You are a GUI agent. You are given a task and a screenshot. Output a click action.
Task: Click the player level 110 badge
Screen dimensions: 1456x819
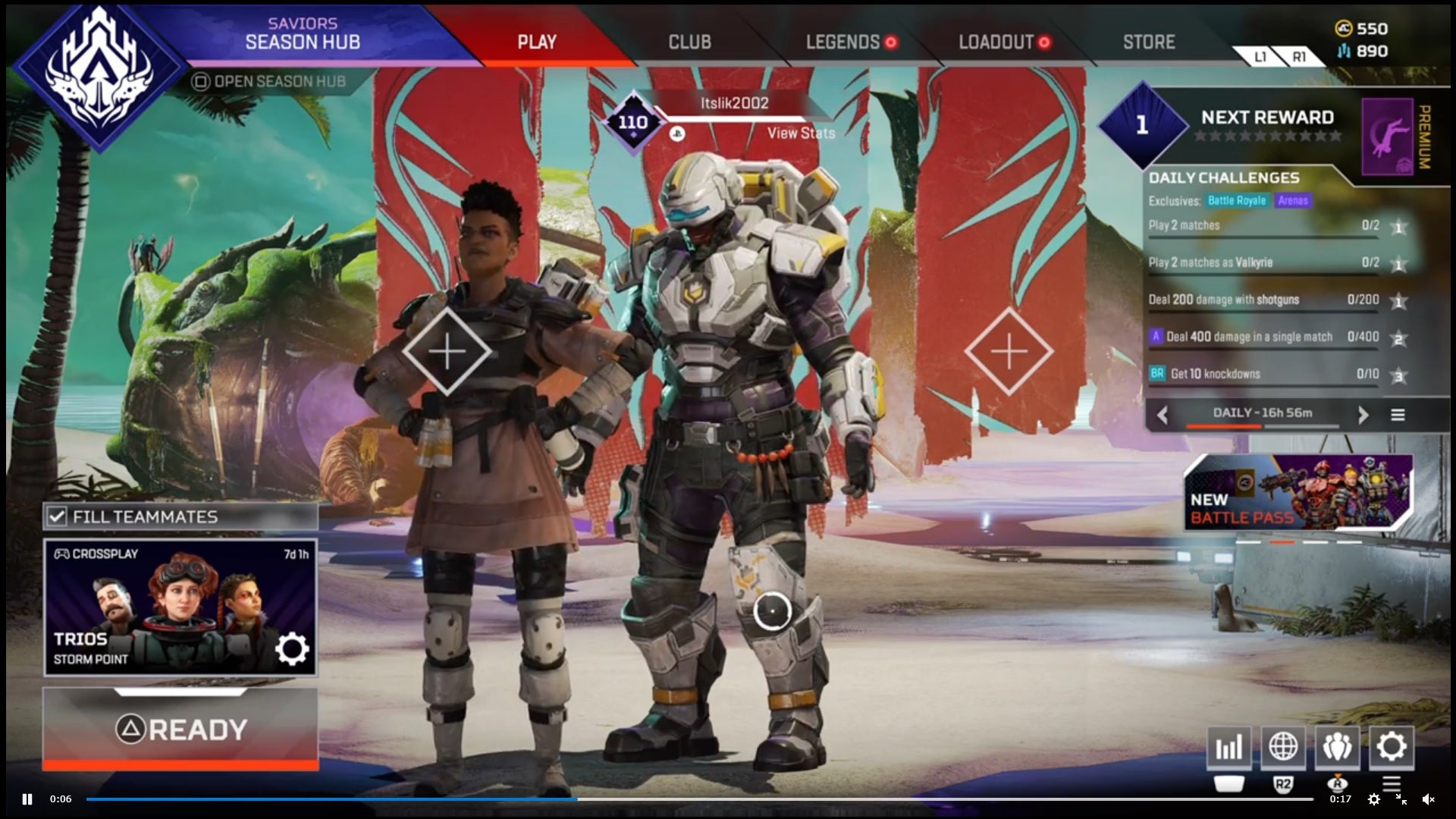coord(634,120)
